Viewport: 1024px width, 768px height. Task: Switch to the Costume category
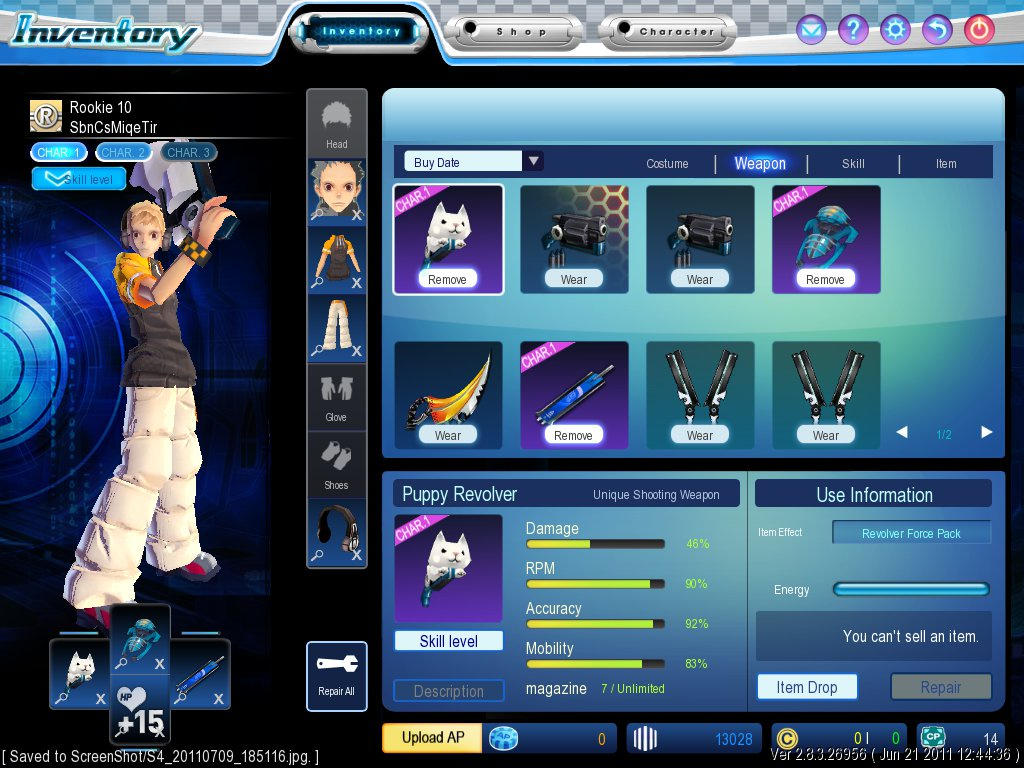pos(667,164)
